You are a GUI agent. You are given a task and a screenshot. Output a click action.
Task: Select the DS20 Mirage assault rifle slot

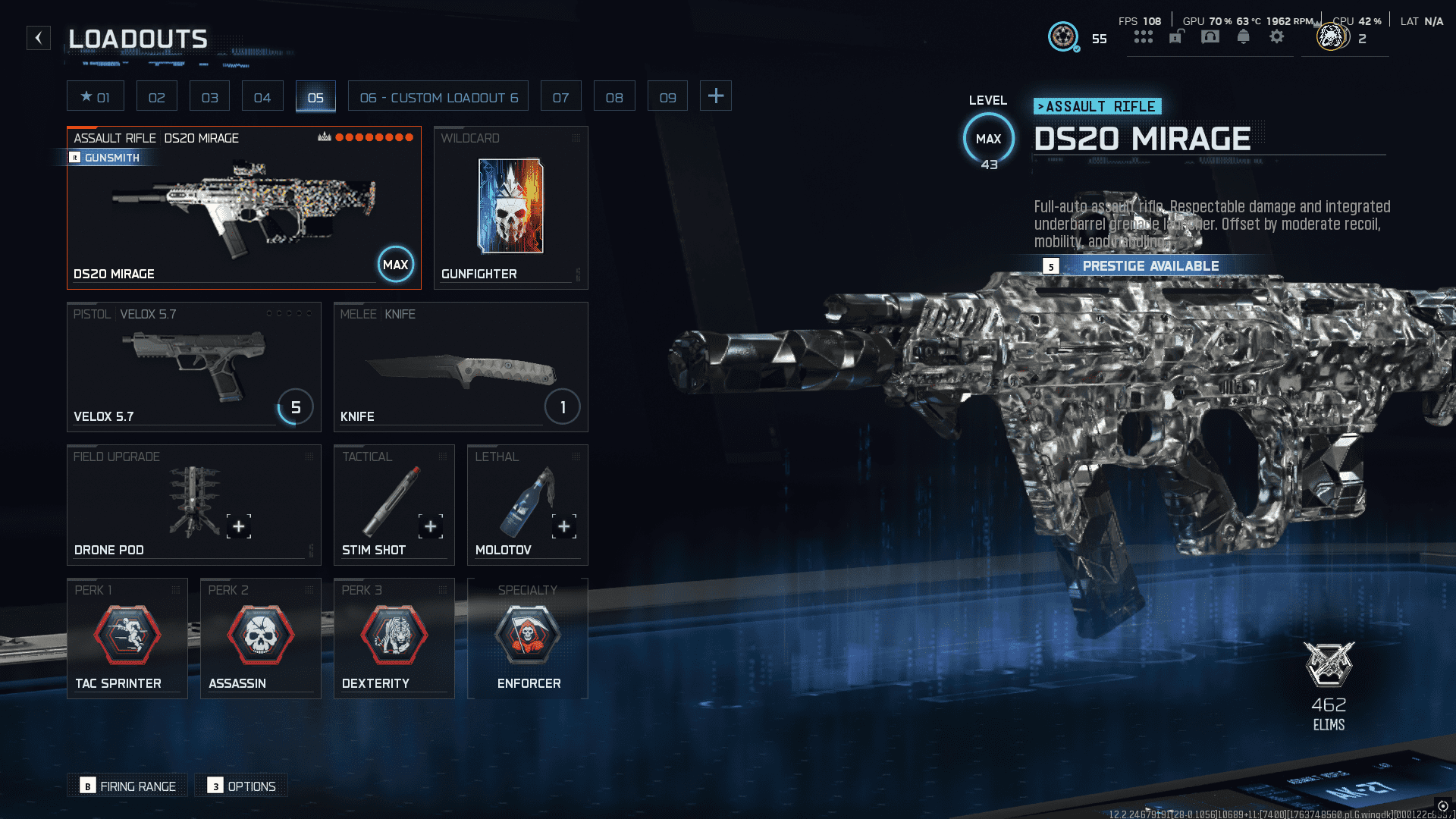243,208
